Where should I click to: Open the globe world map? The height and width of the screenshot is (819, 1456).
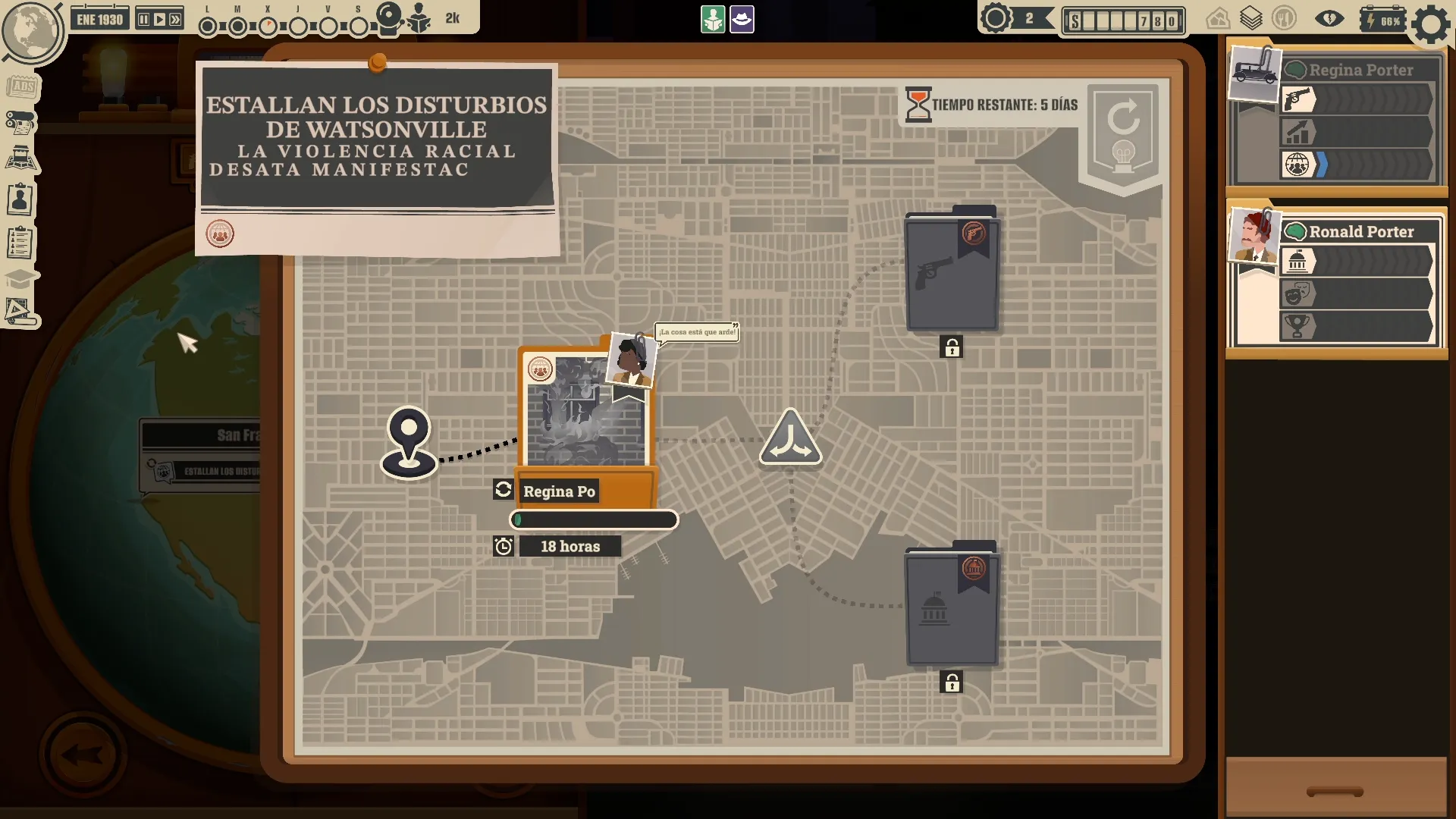[x=30, y=30]
